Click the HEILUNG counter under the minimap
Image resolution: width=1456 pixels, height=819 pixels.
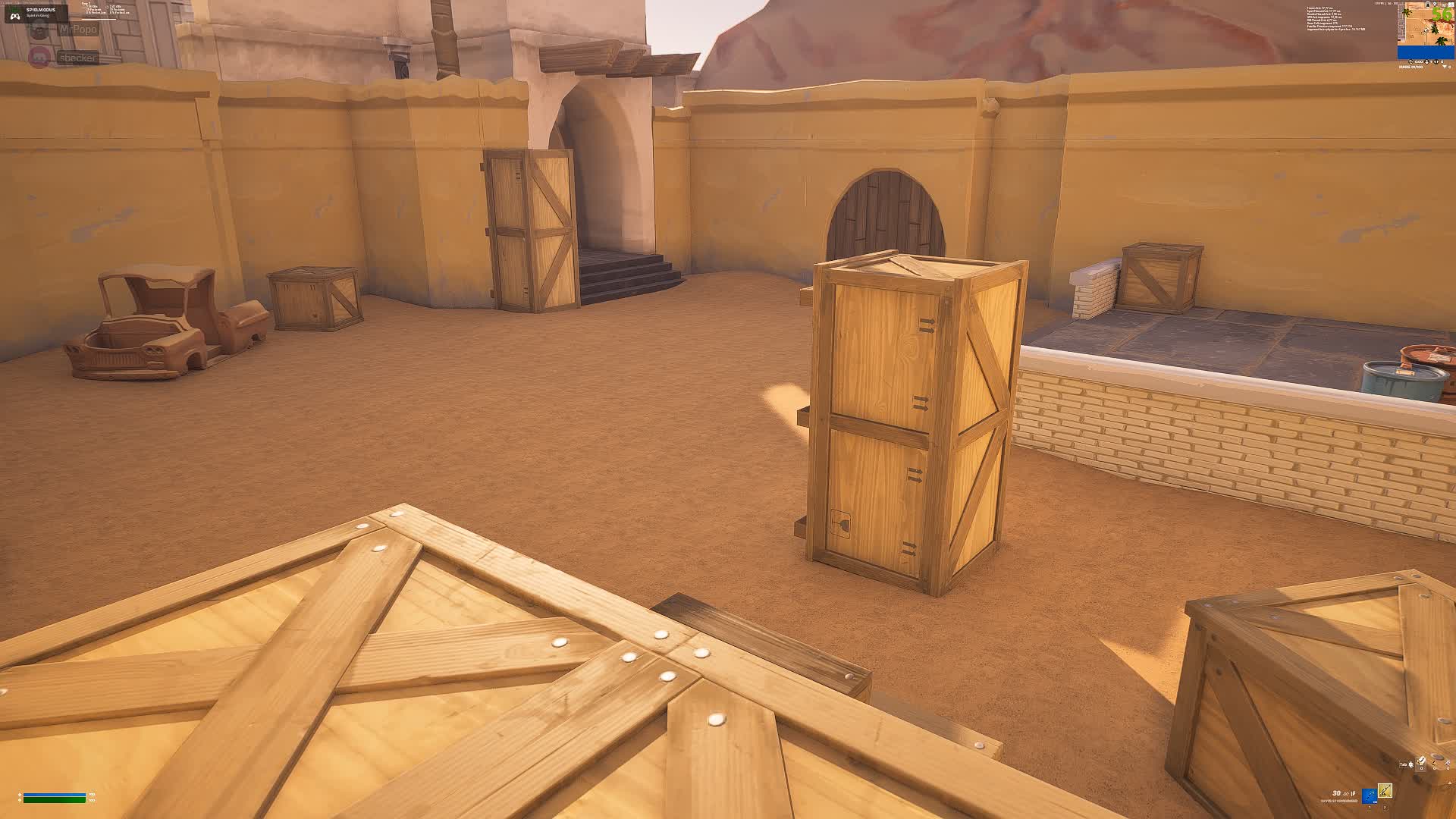[x=1410, y=67]
